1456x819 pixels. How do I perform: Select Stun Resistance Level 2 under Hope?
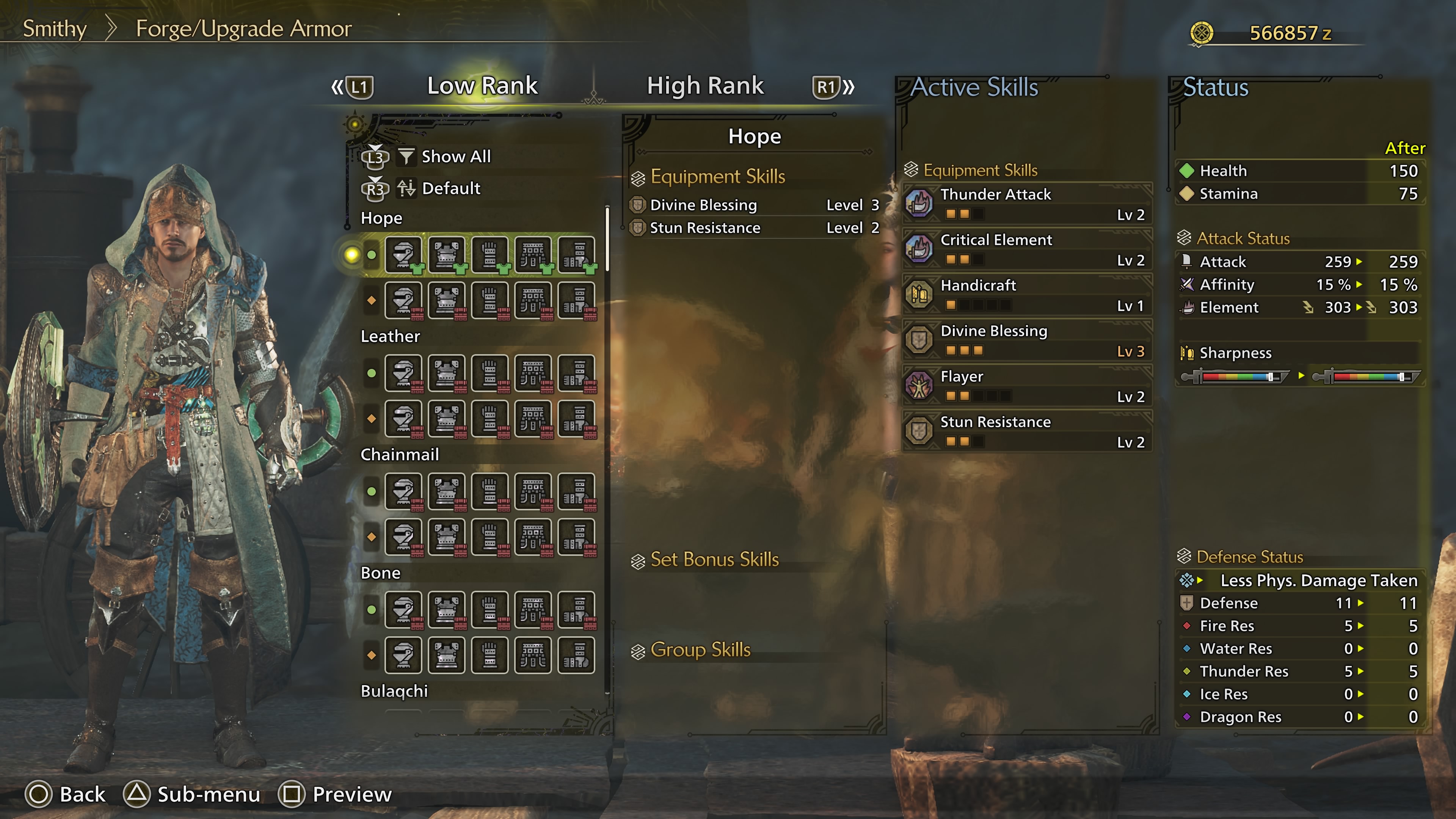[x=755, y=228]
